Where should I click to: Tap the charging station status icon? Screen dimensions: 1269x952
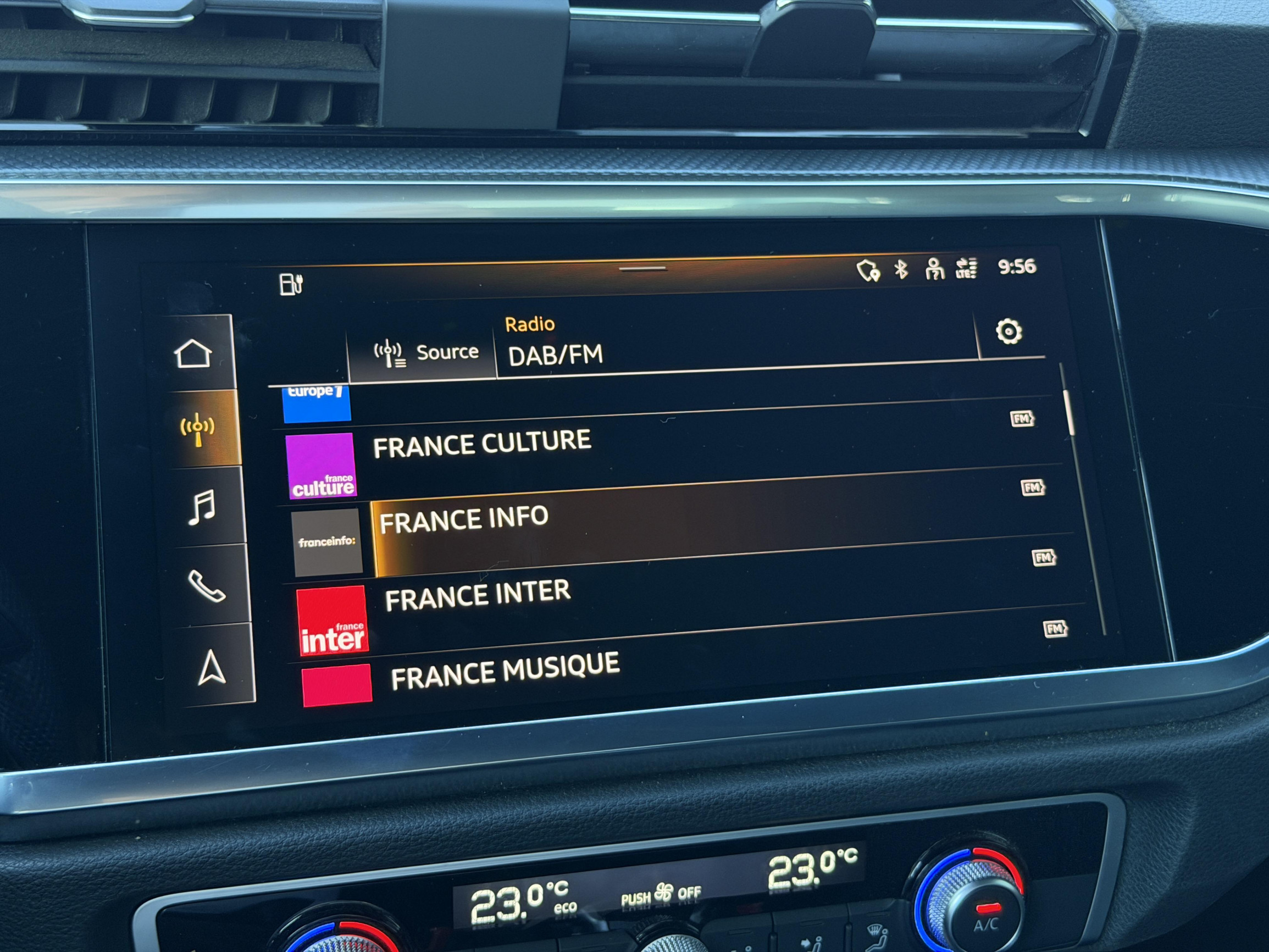[x=291, y=284]
